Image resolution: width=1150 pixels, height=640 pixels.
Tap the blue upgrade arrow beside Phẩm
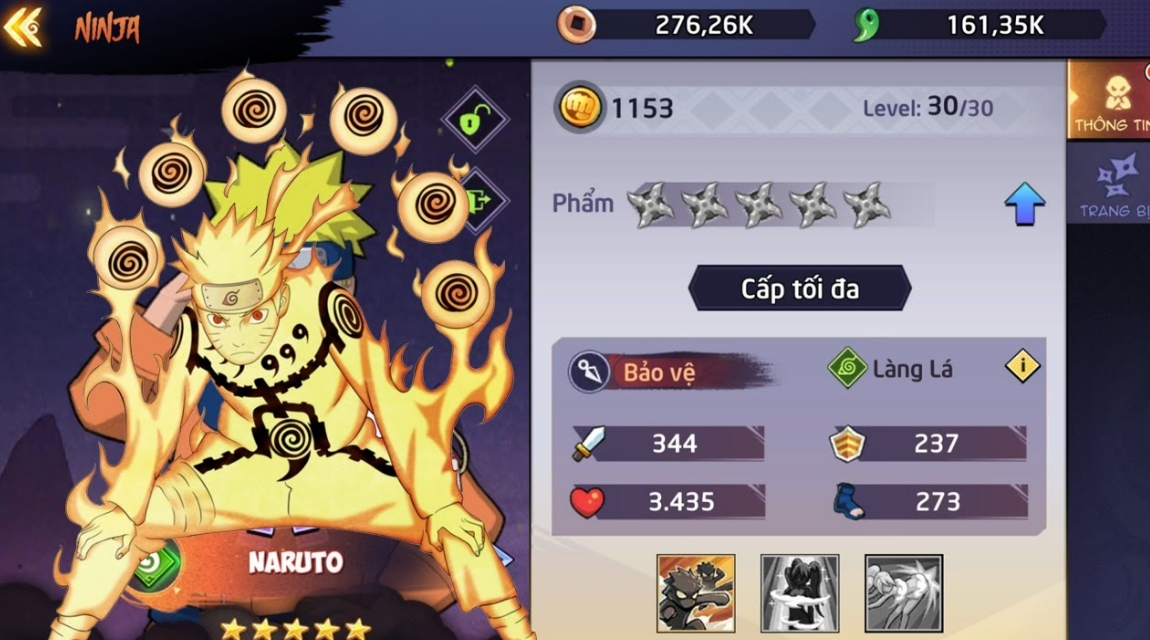pos(1024,204)
